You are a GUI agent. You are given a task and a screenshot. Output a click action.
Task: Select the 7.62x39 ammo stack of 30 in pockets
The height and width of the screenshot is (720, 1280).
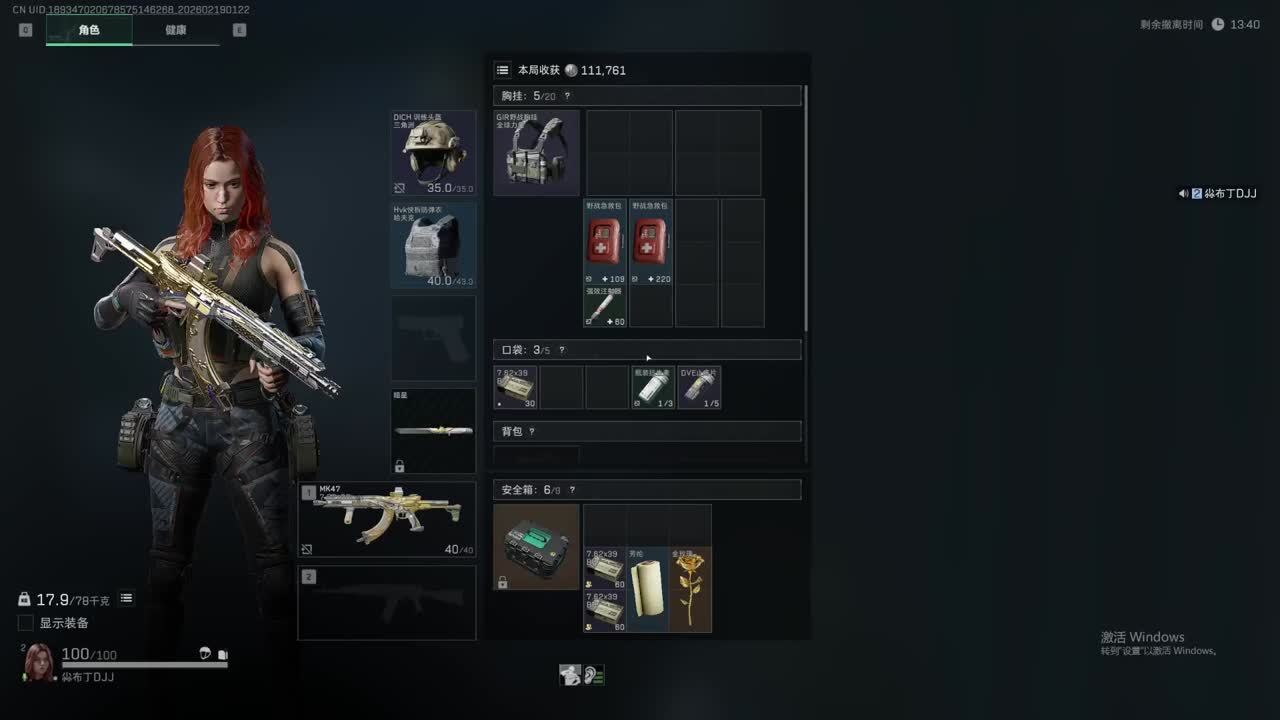[x=516, y=388]
